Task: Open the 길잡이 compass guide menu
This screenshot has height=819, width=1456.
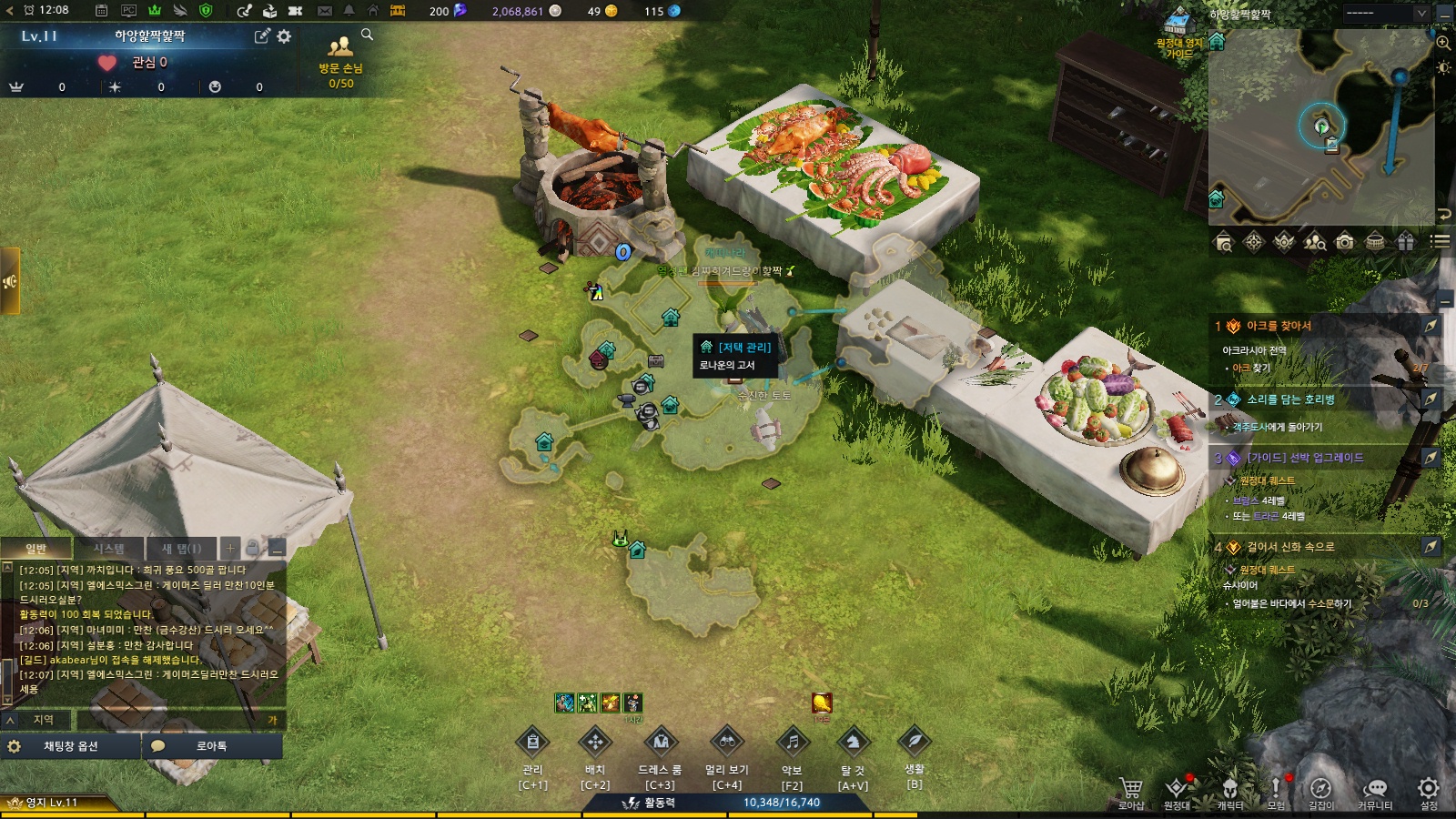Action: (x=1320, y=789)
